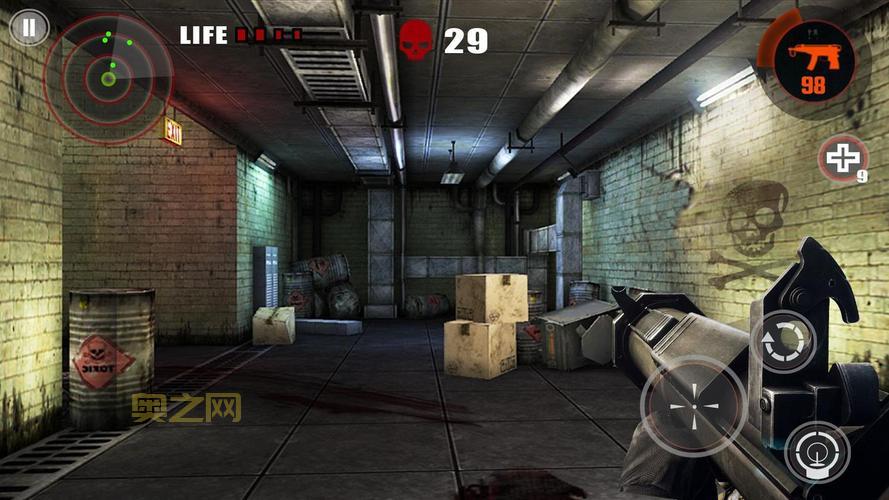Aim down sights with the scope button
The width and height of the screenshot is (889, 500).
click(x=817, y=452)
